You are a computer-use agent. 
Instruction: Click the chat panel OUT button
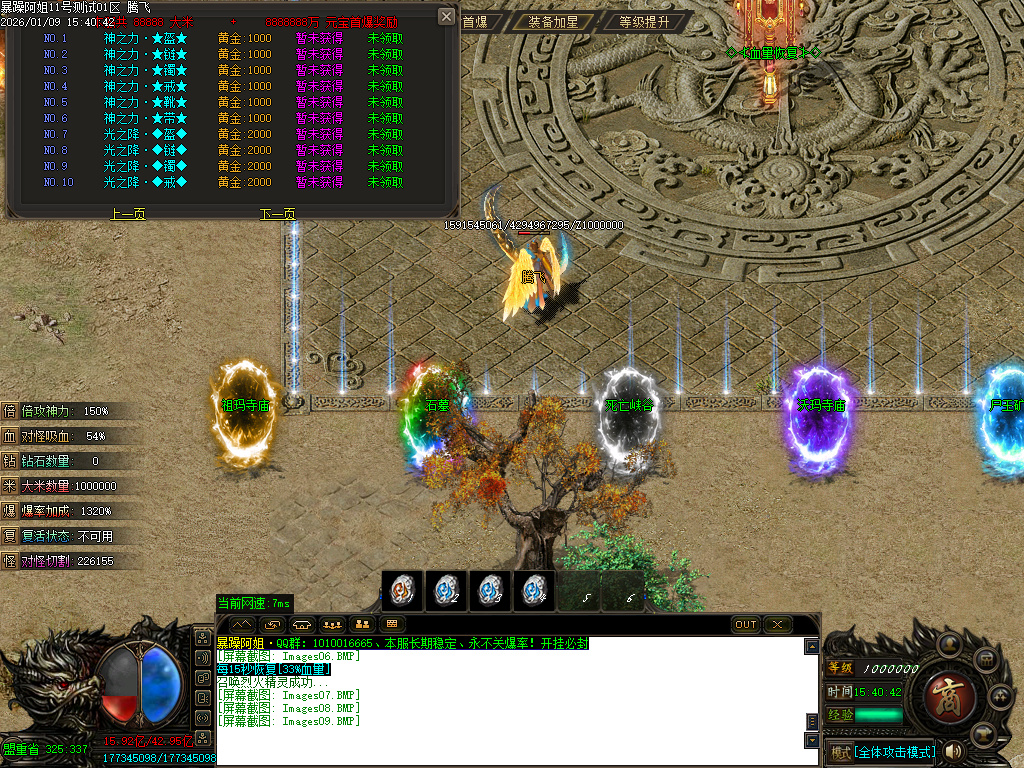(746, 624)
